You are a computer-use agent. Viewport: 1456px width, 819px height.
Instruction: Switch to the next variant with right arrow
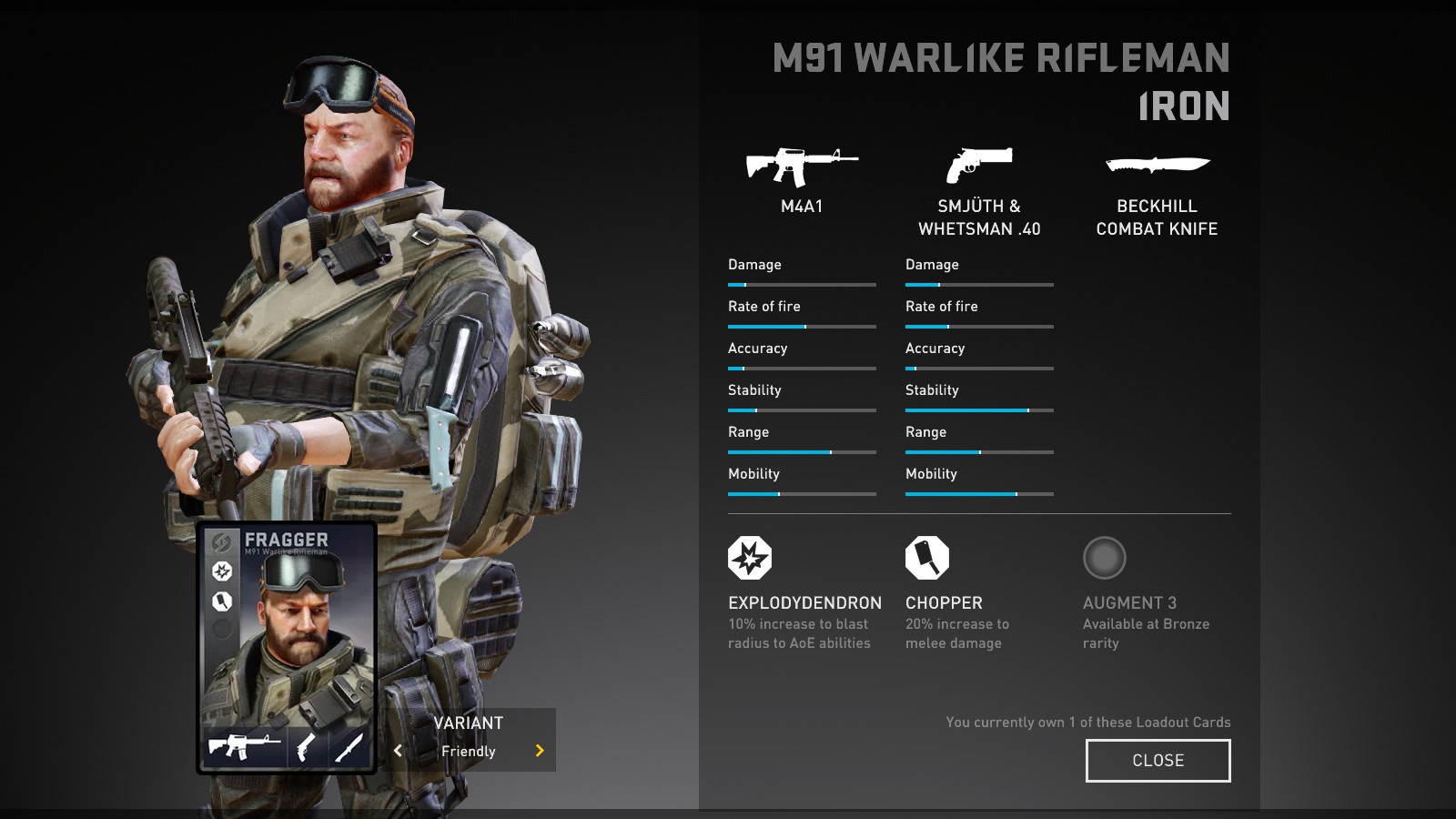(540, 751)
